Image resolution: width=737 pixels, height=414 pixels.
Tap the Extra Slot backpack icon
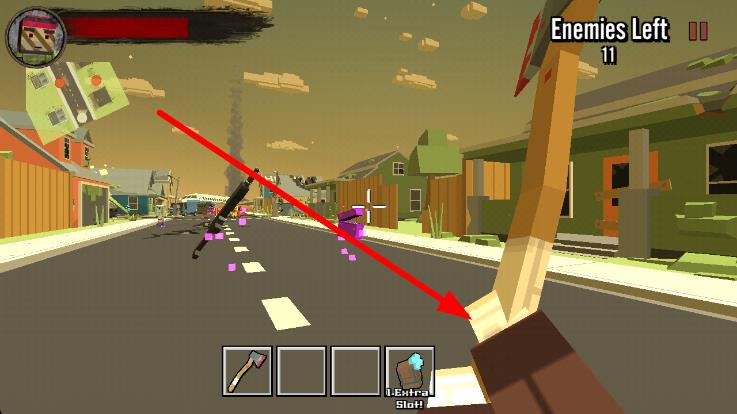click(x=410, y=371)
